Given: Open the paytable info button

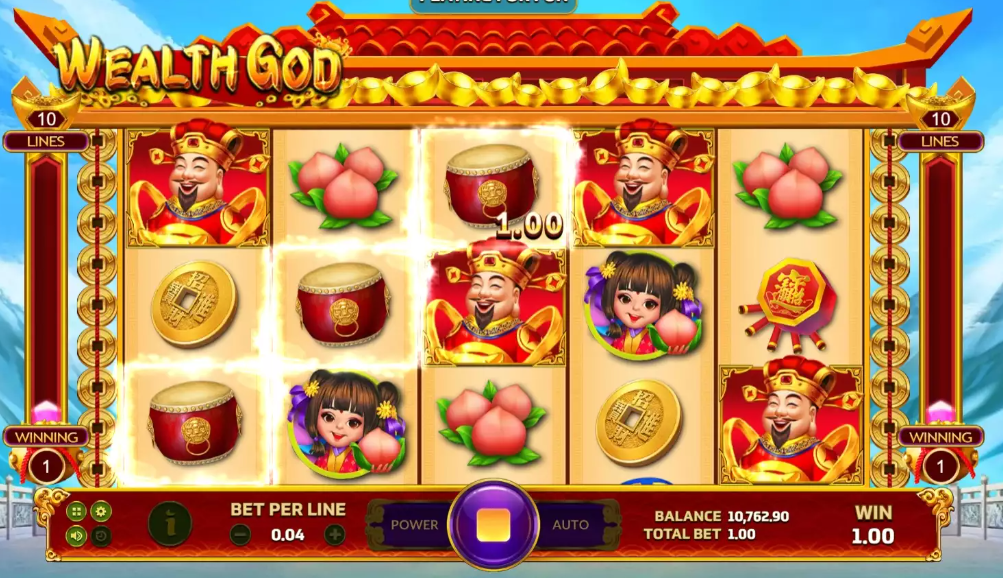Looking at the screenshot, I should [169, 523].
